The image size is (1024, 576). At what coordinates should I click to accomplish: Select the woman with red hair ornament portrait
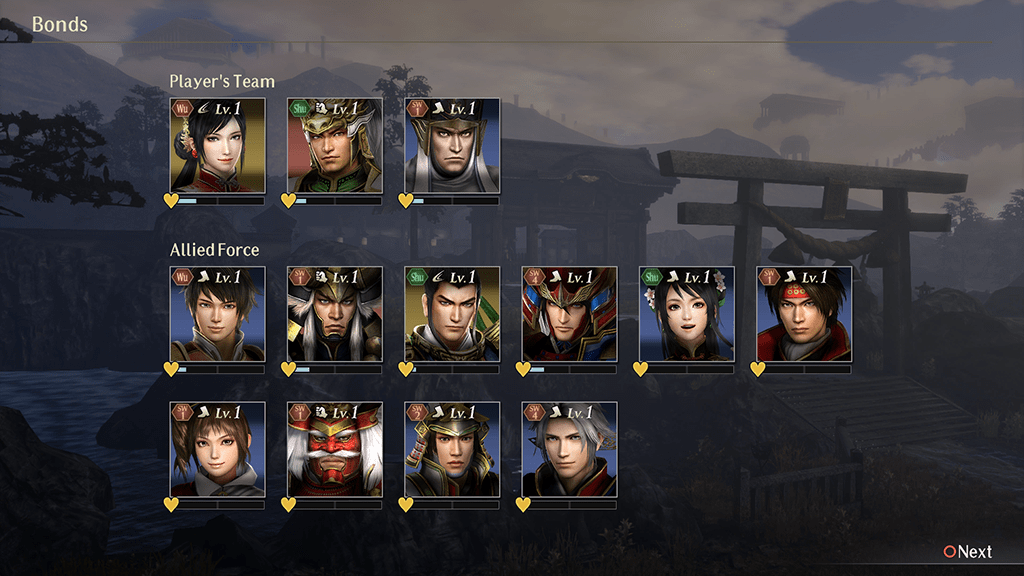pos(217,146)
